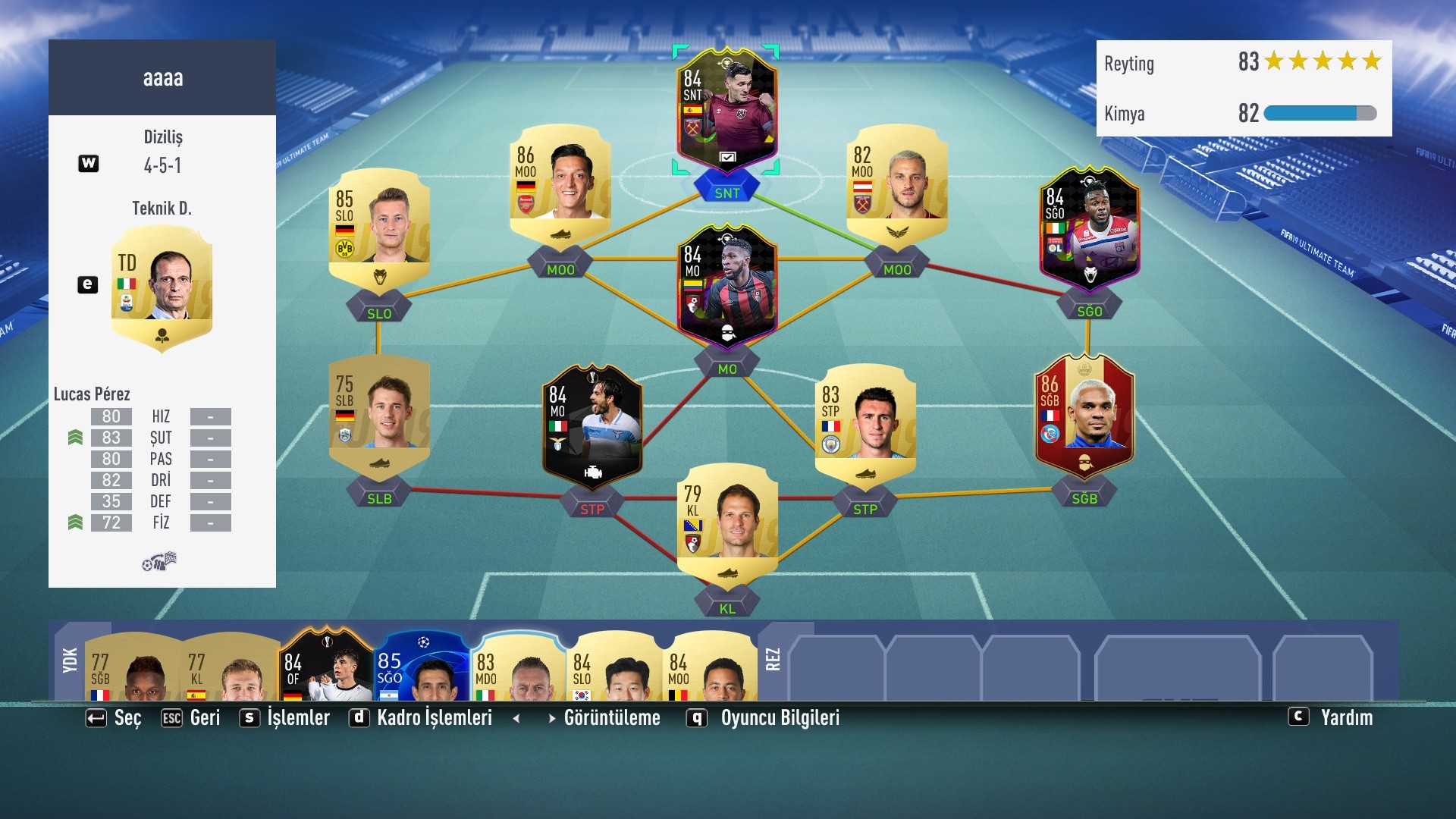1456x819 pixels.
Task: Select the 84 SNT striker card
Action: point(726,108)
